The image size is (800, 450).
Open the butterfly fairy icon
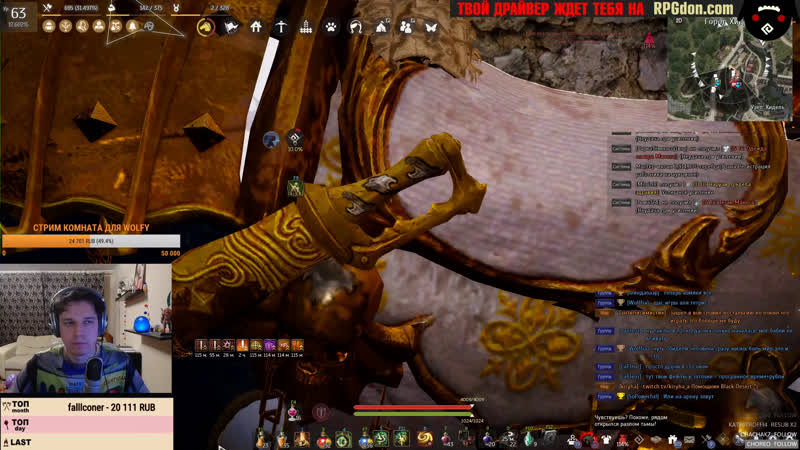point(431,27)
